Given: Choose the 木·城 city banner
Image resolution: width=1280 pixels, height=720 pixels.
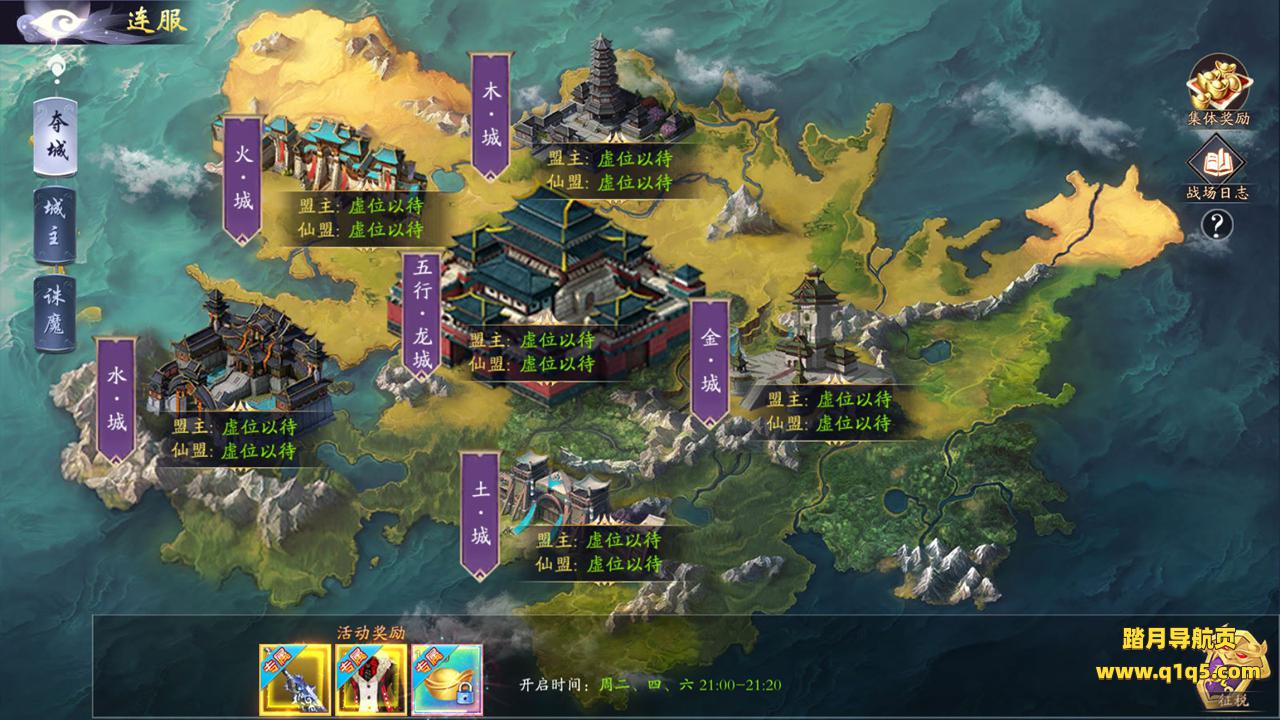Looking at the screenshot, I should click(x=490, y=118).
